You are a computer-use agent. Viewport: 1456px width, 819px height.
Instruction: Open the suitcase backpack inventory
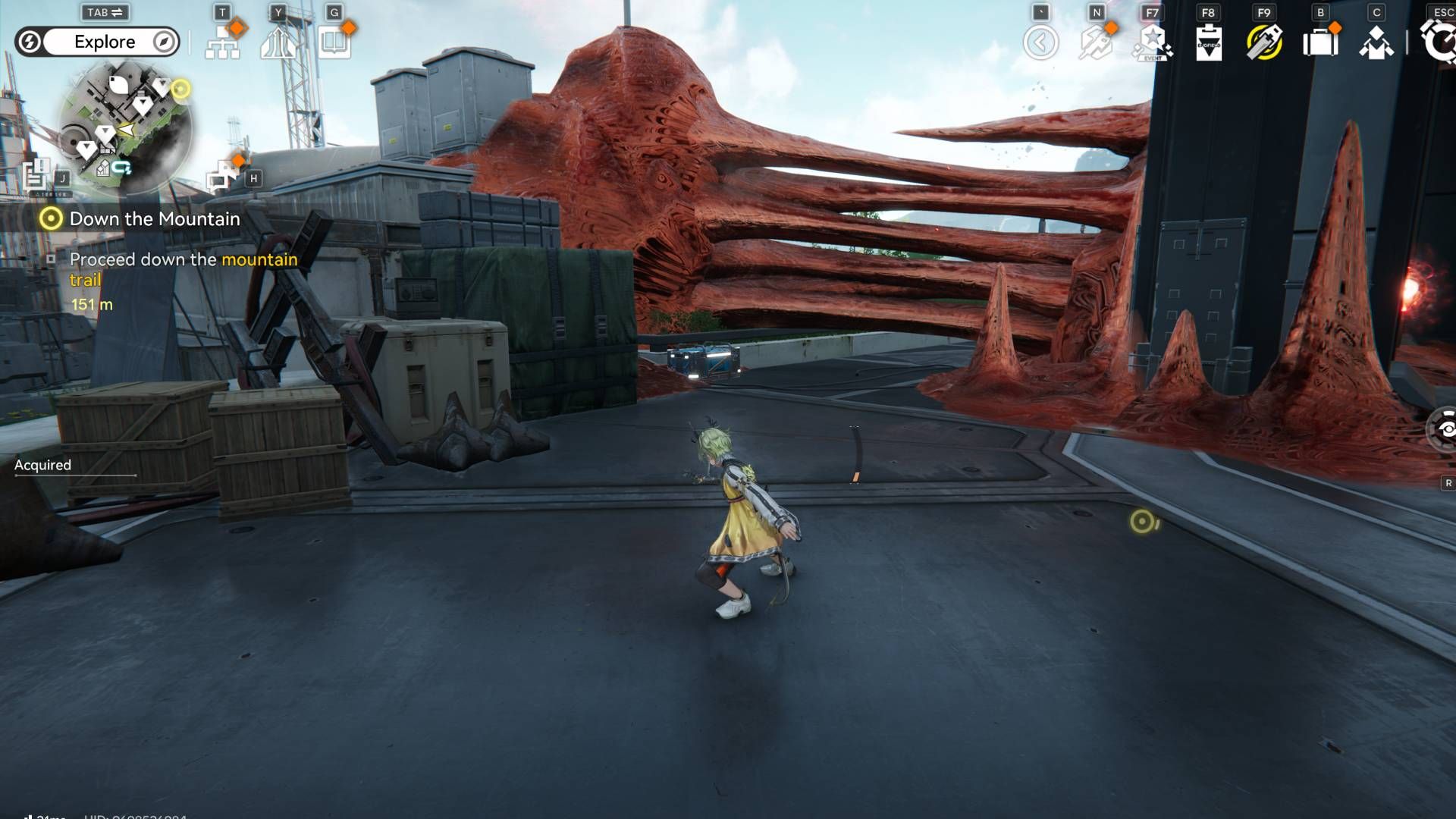(x=1320, y=42)
